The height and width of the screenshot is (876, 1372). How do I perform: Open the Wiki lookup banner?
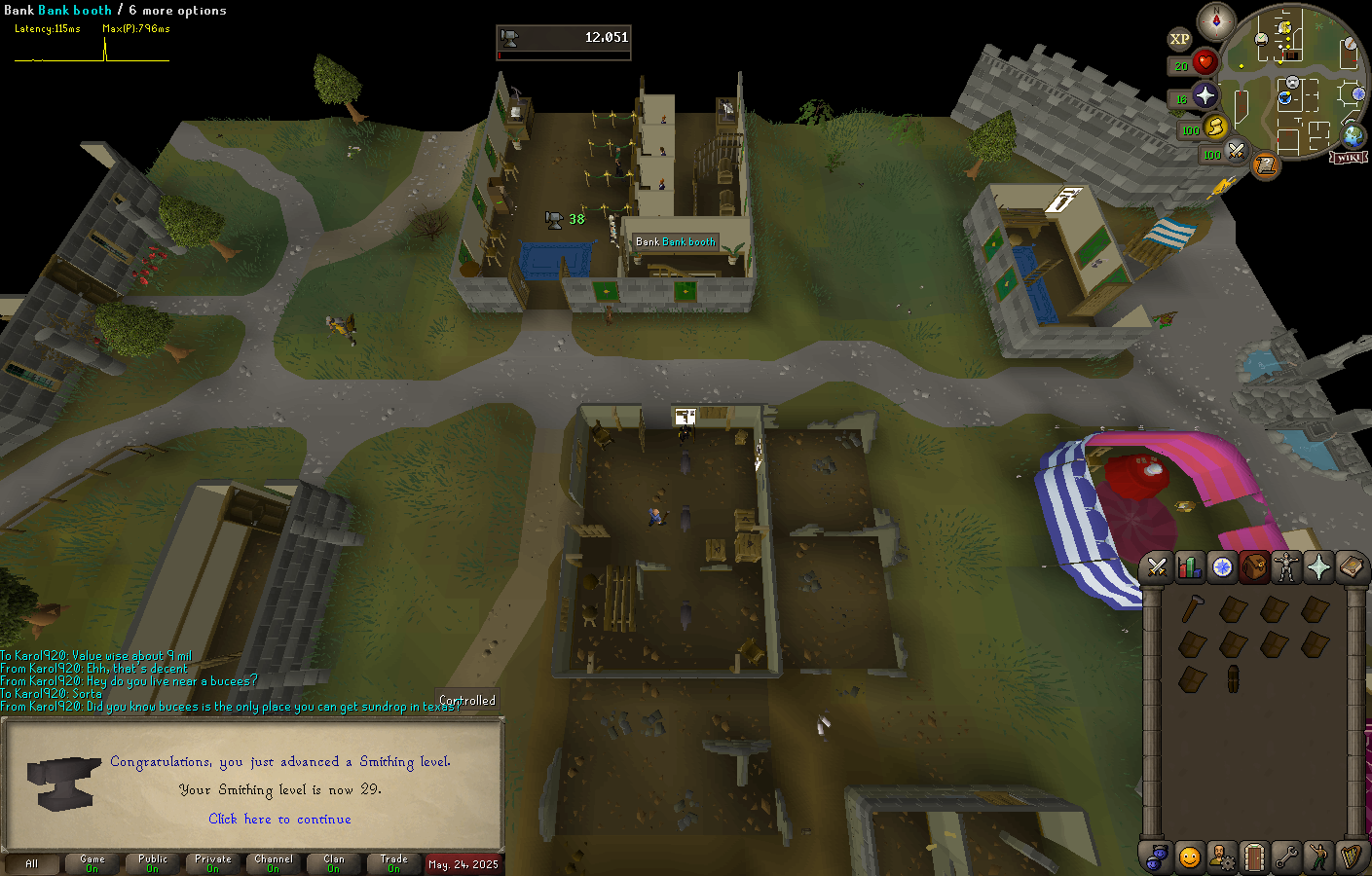tap(1349, 158)
